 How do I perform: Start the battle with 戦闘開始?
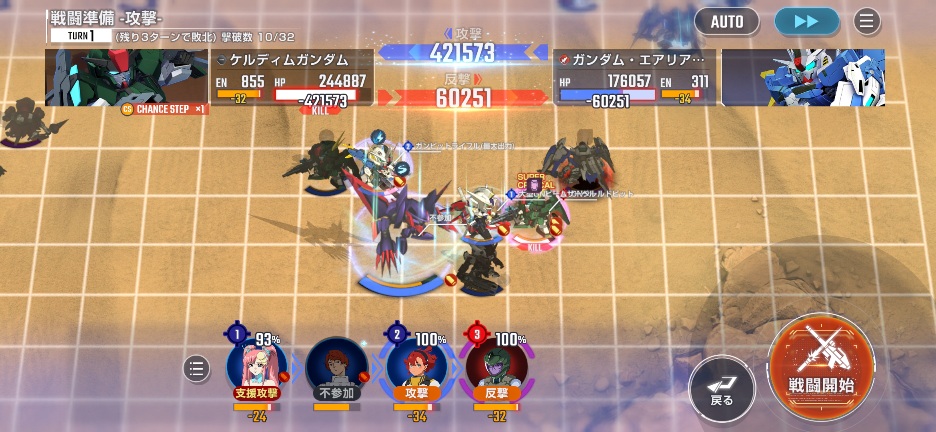click(x=821, y=363)
